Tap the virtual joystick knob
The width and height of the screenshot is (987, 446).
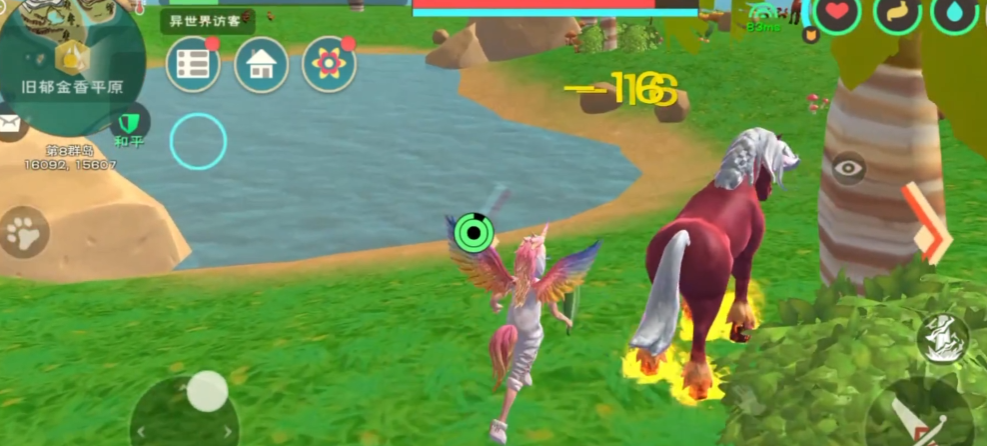click(x=207, y=391)
